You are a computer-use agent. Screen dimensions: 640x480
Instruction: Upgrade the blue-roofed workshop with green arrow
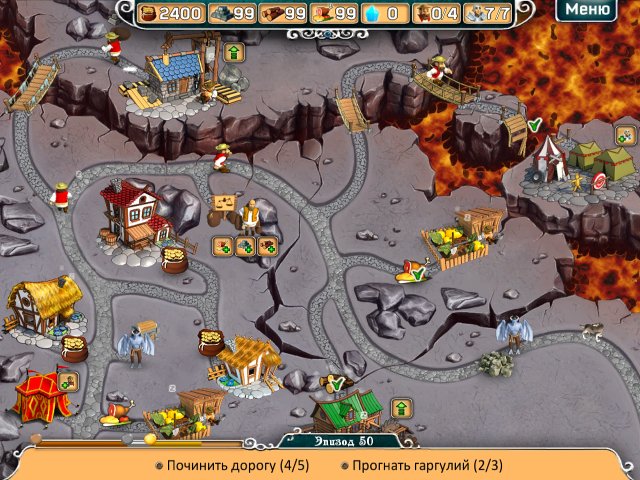point(235,51)
